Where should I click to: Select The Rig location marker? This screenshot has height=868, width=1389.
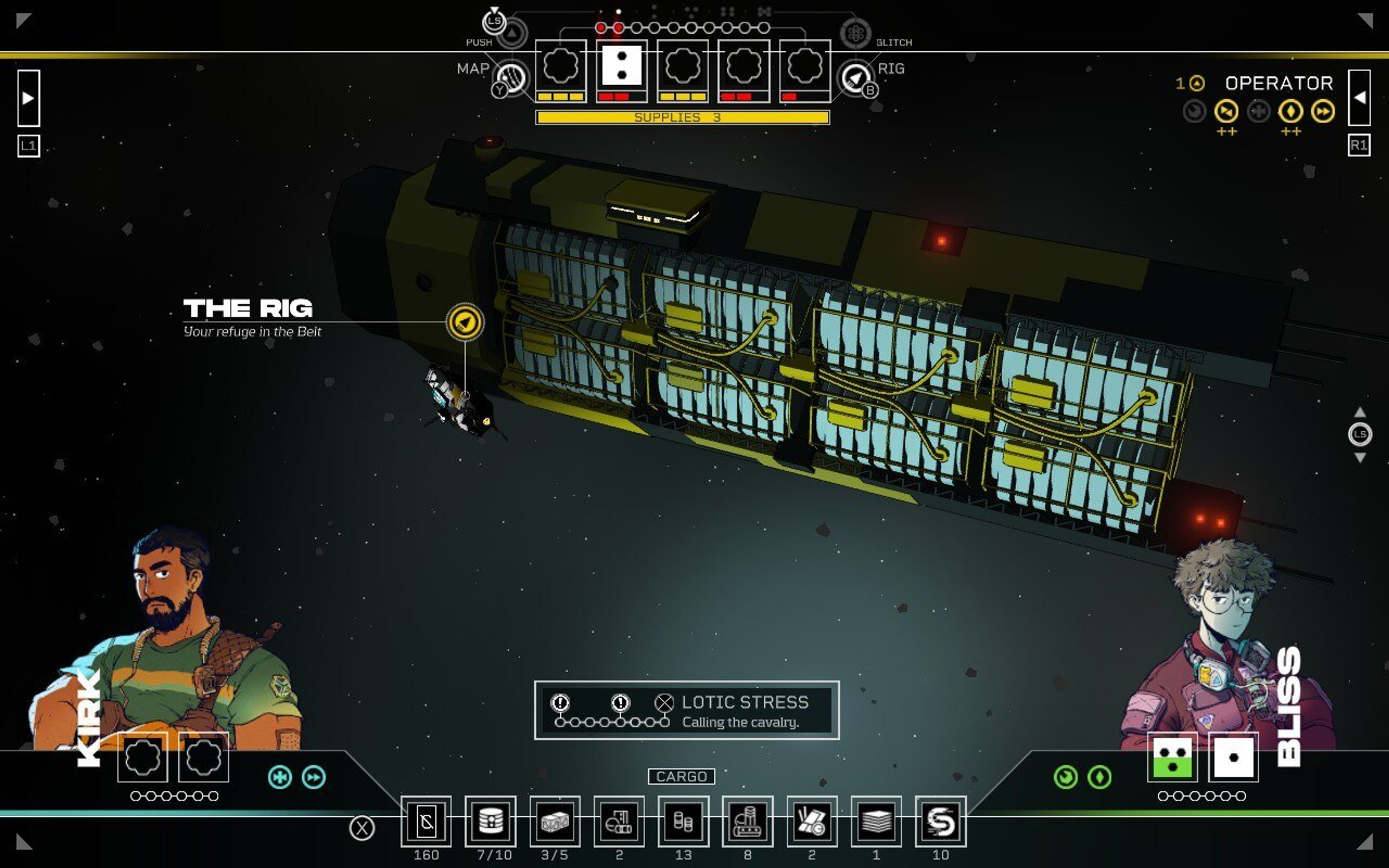(x=465, y=322)
